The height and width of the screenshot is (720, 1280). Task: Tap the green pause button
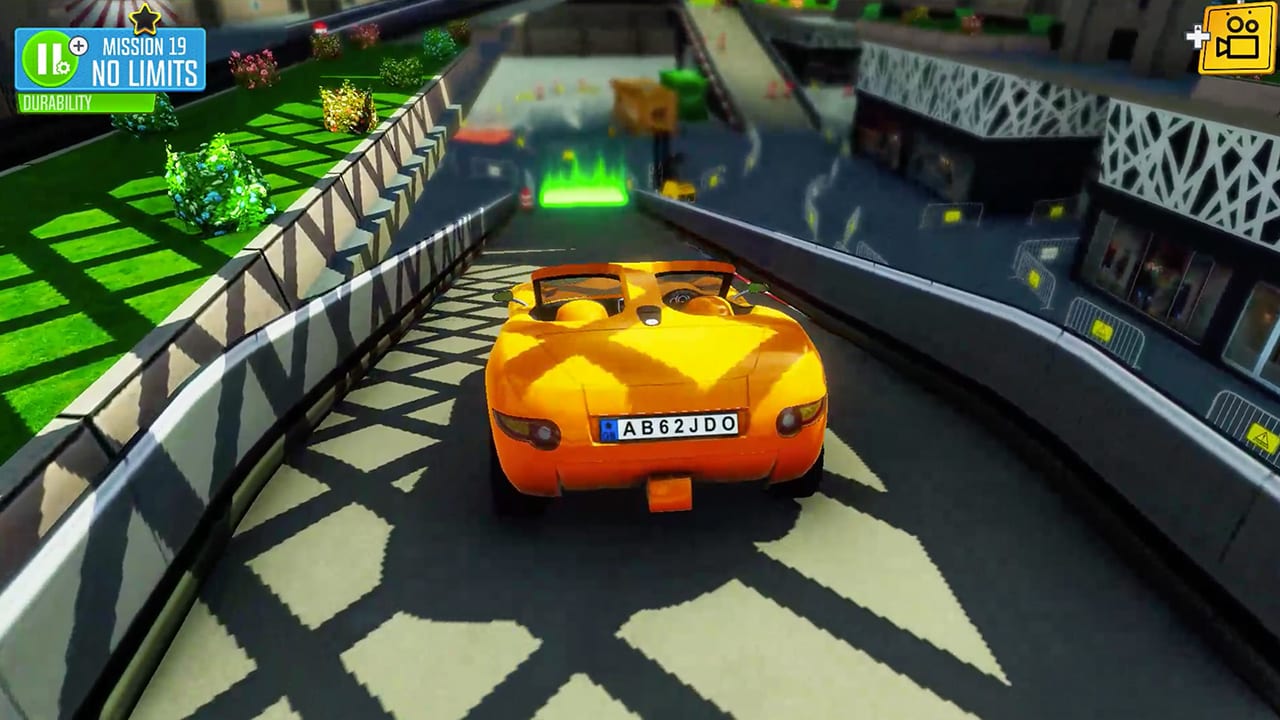tap(50, 57)
